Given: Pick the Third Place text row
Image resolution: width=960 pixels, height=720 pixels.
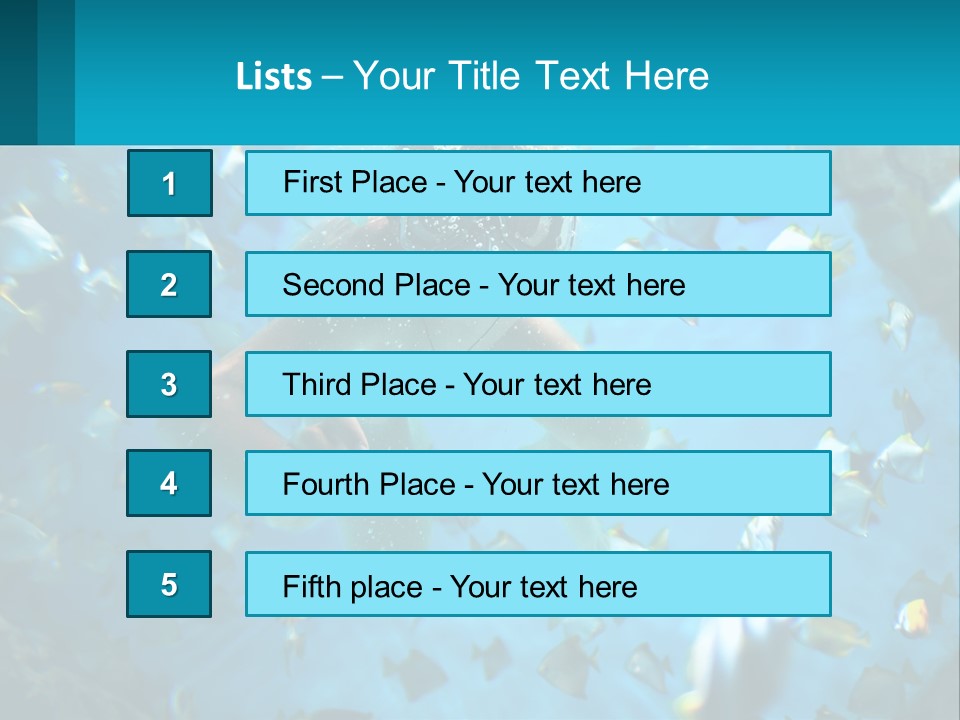Looking at the screenshot, I should tap(538, 384).
